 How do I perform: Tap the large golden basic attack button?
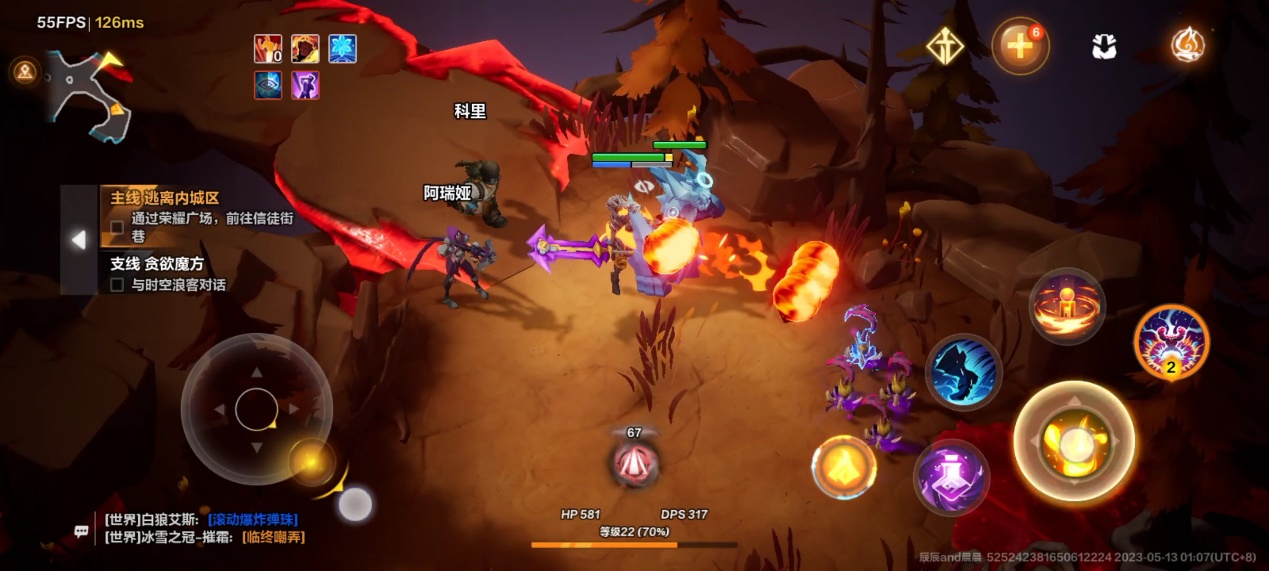click(1073, 441)
